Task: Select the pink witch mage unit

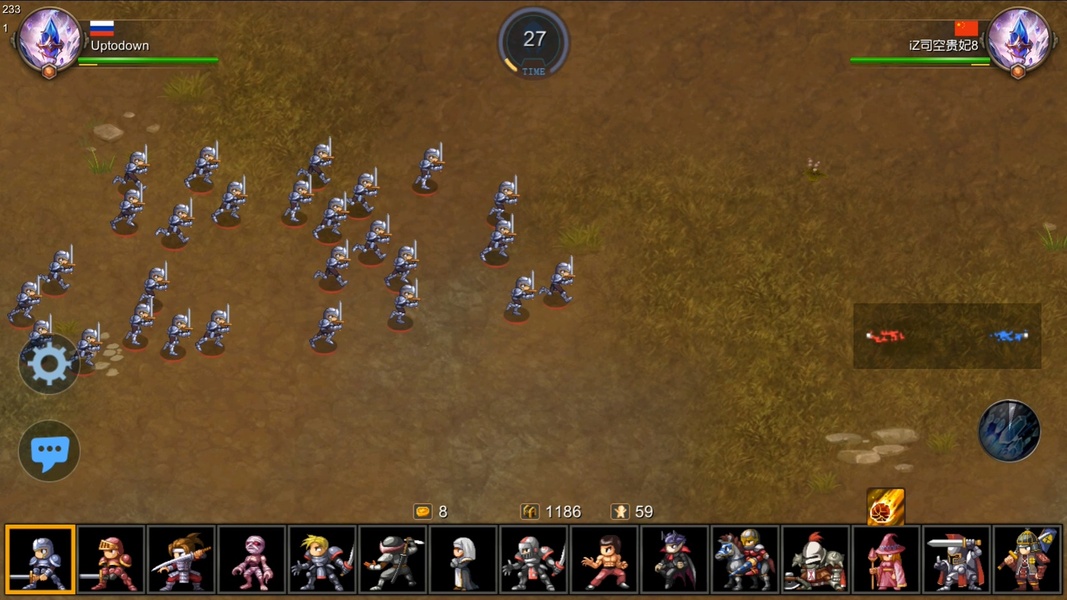Action: [x=886, y=560]
